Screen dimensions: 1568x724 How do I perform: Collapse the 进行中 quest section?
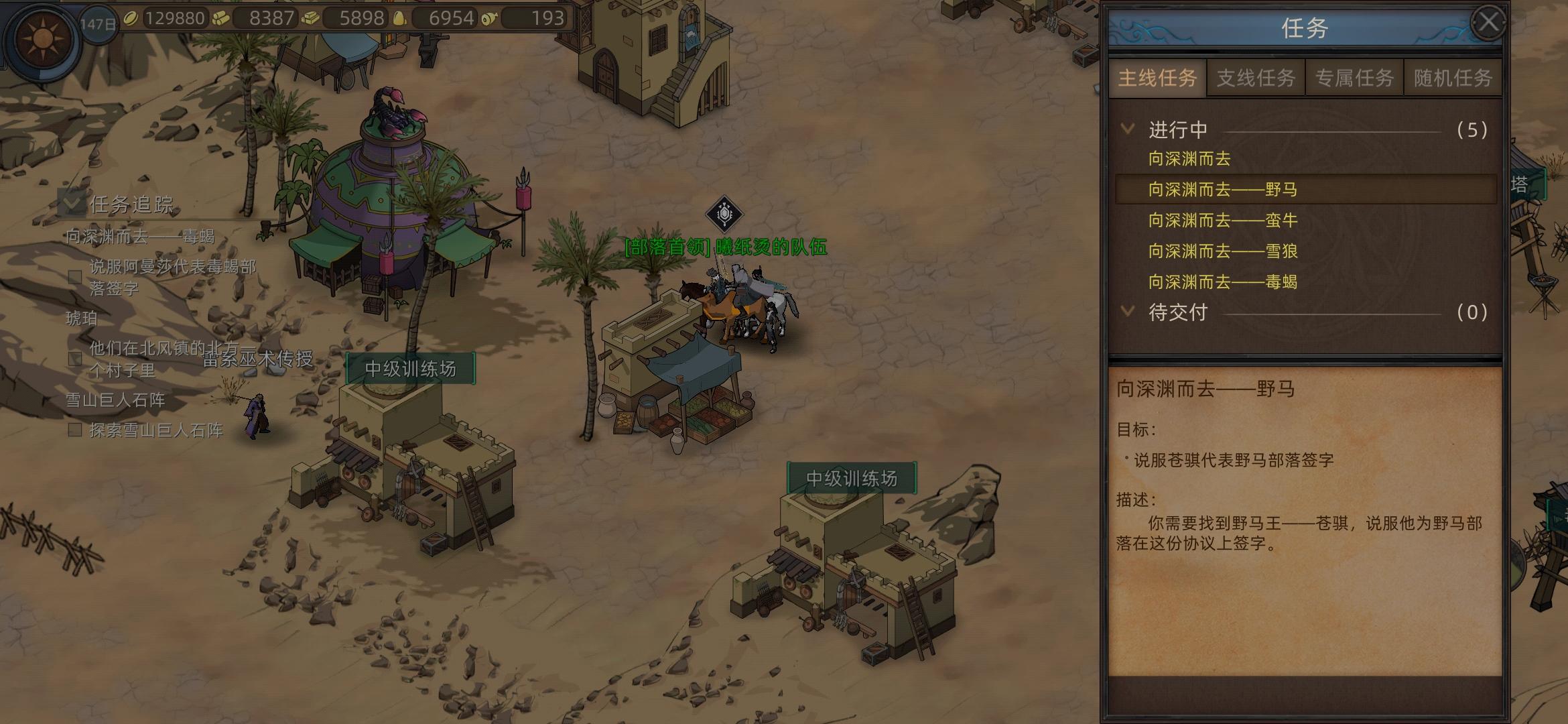point(1128,129)
